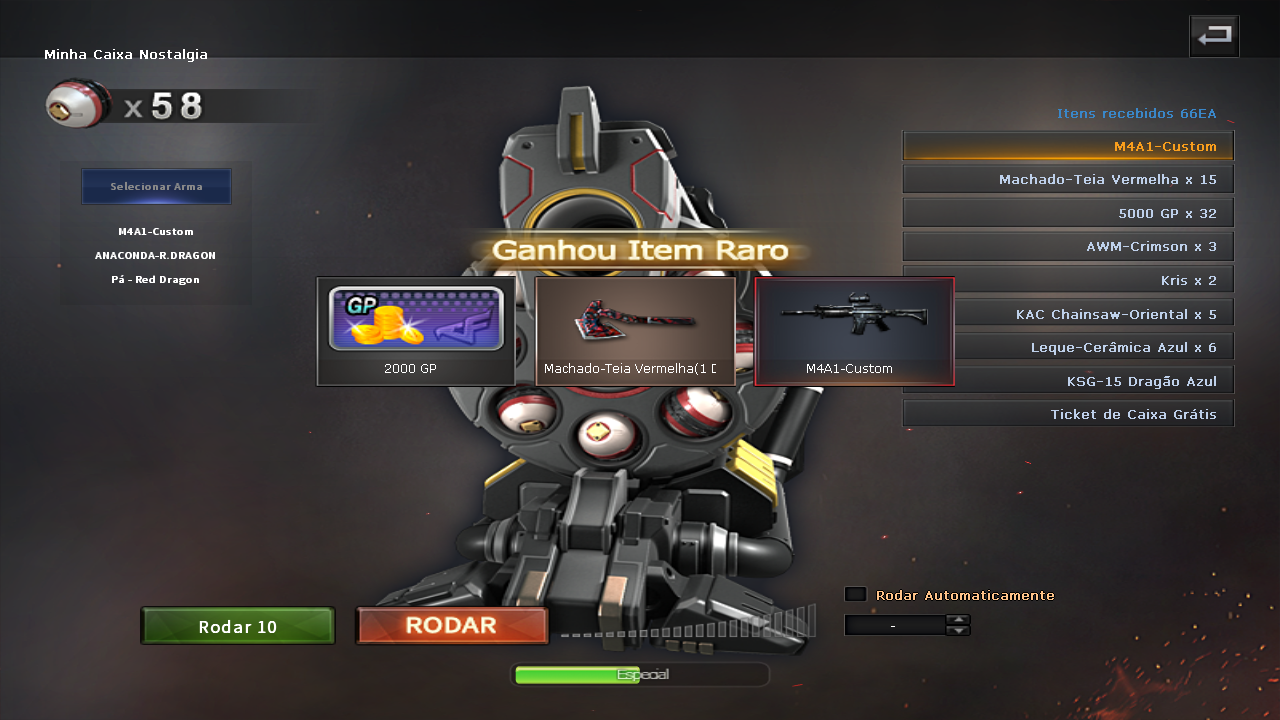Click the Especial progress bar
This screenshot has height=720, width=1280.
coord(640,674)
